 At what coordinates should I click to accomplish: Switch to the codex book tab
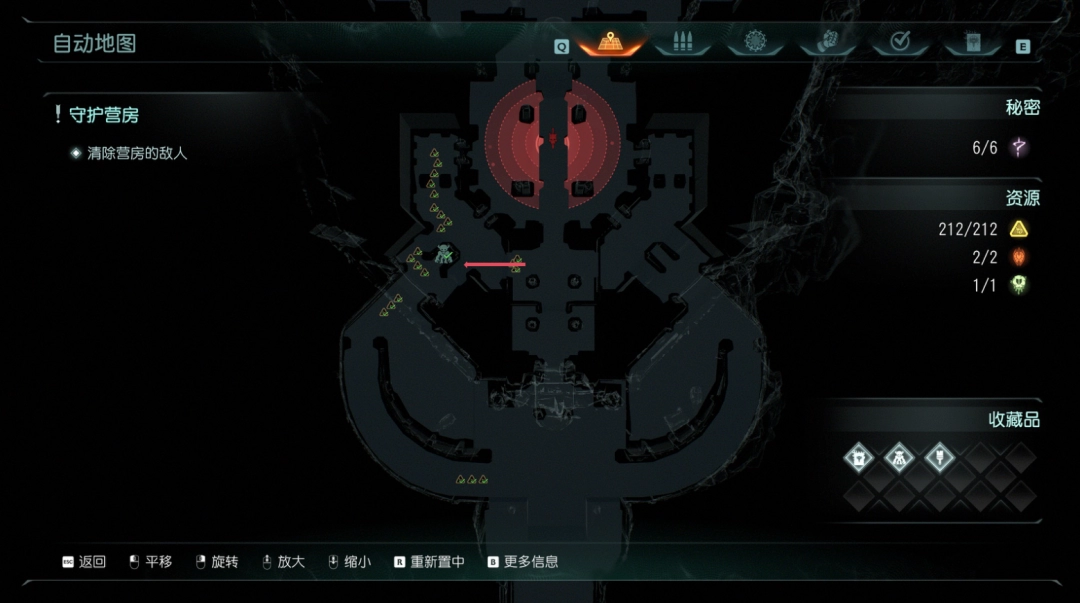(970, 43)
